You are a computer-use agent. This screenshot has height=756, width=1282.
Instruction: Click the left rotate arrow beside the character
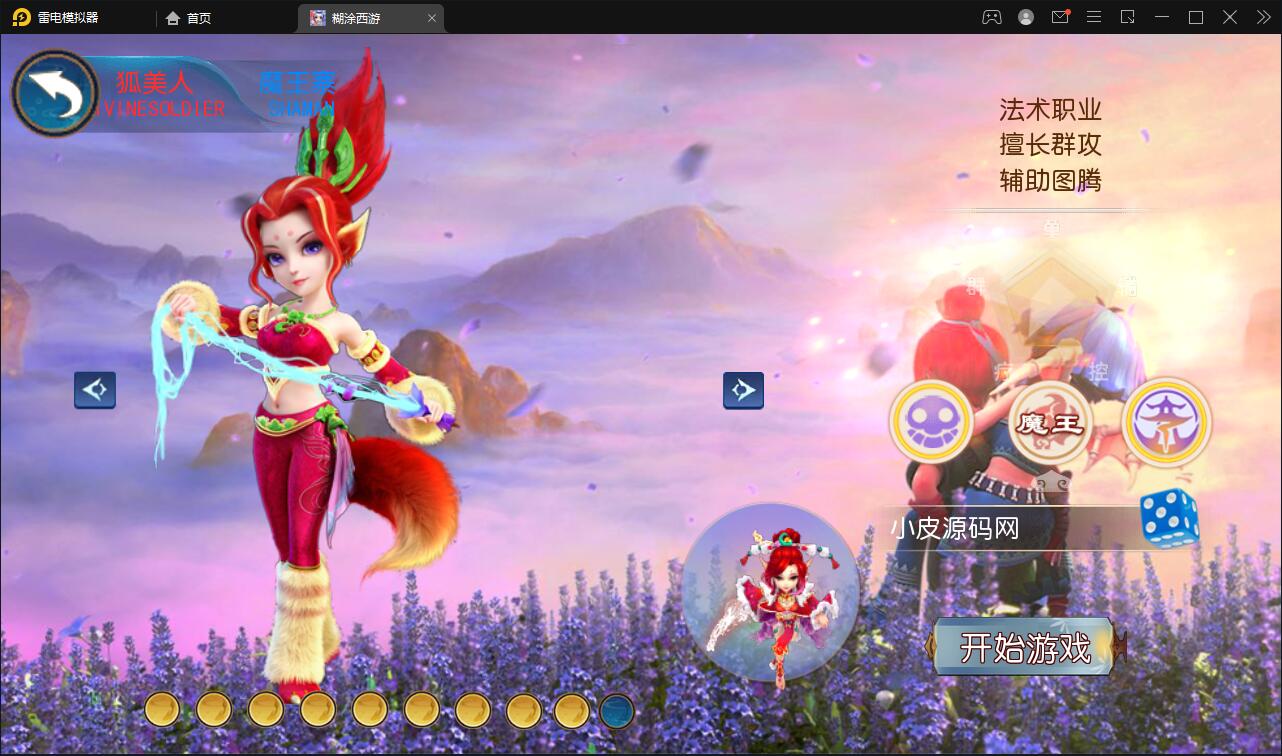point(94,390)
